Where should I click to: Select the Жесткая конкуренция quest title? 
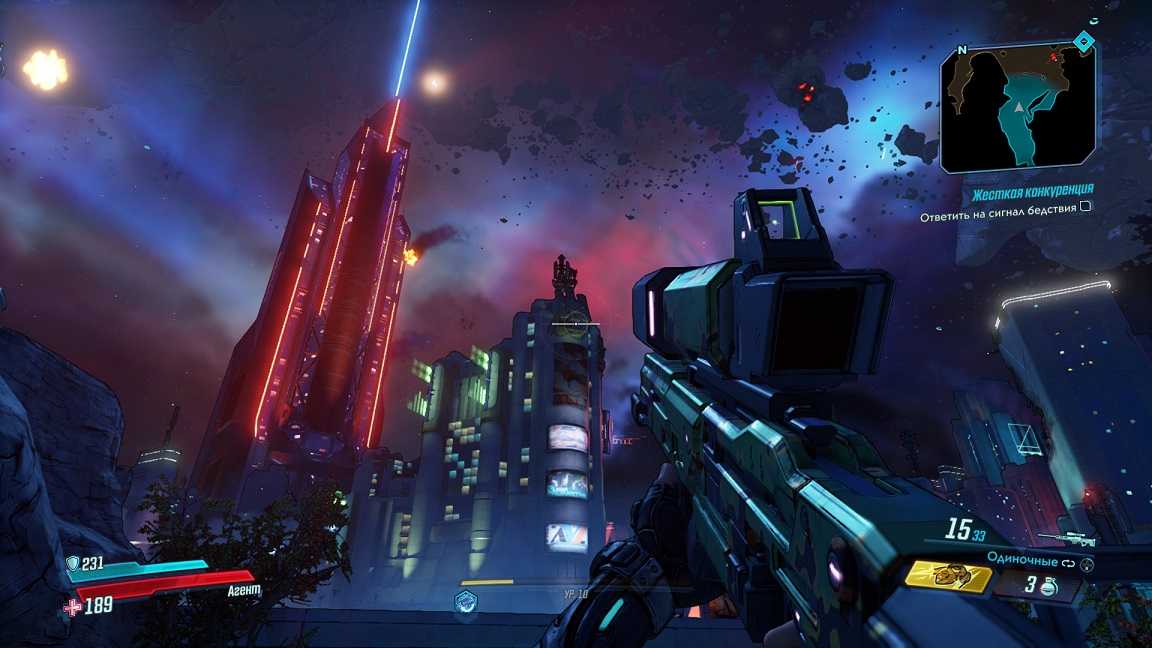1033,189
